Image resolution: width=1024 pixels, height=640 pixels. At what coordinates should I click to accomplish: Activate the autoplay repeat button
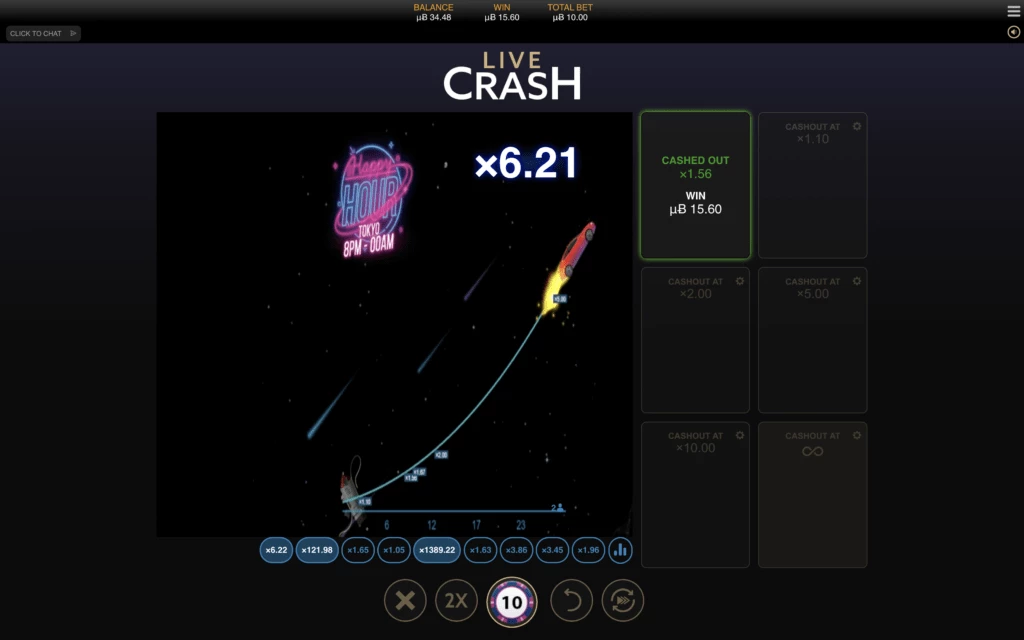[623, 601]
